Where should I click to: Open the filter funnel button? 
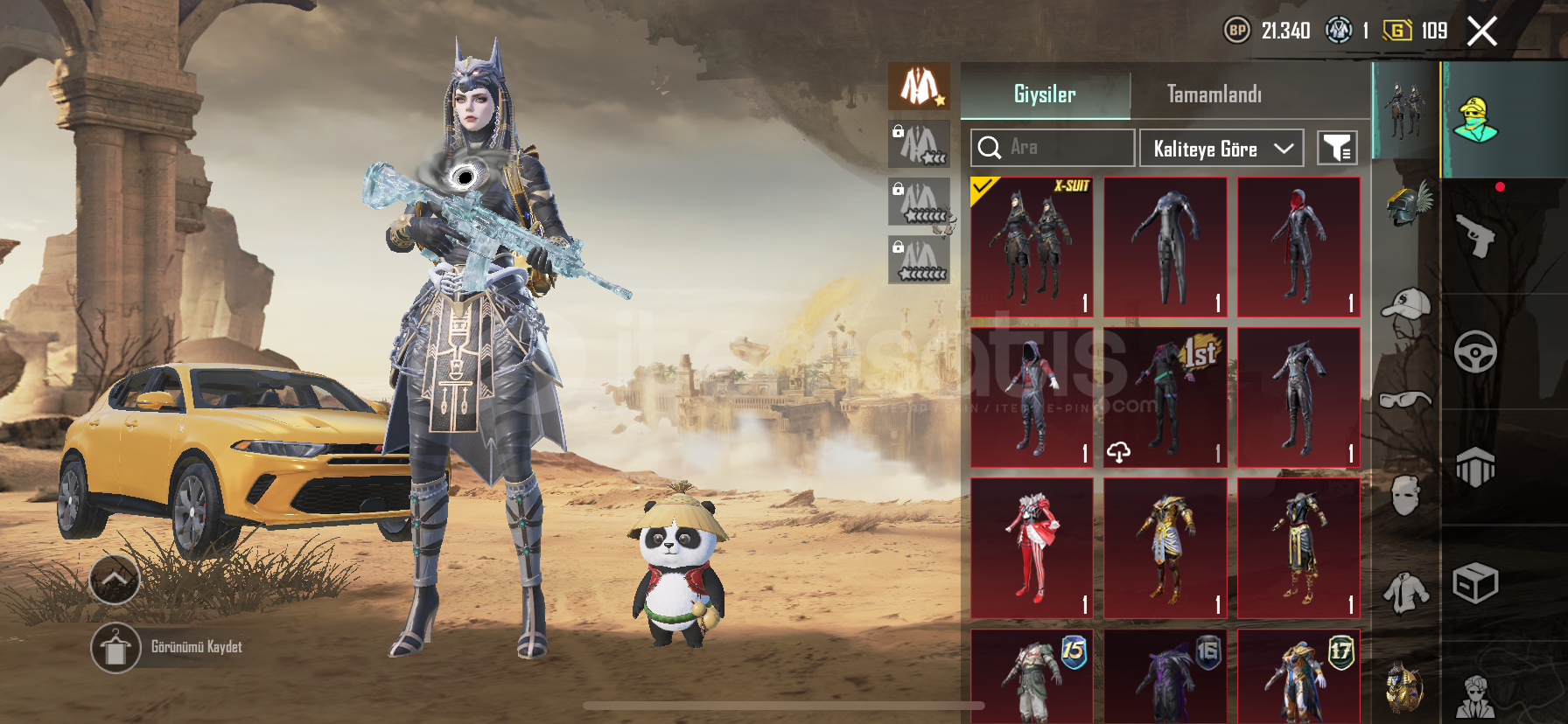(1337, 149)
